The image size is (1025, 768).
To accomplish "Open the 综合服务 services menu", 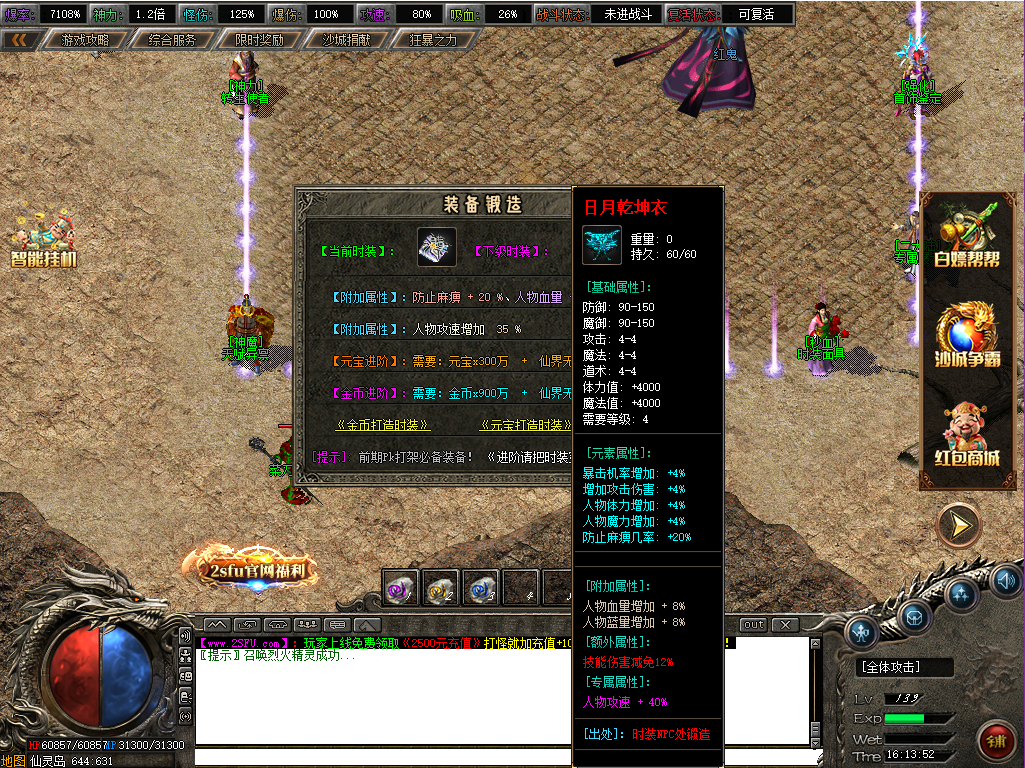I will [x=172, y=41].
